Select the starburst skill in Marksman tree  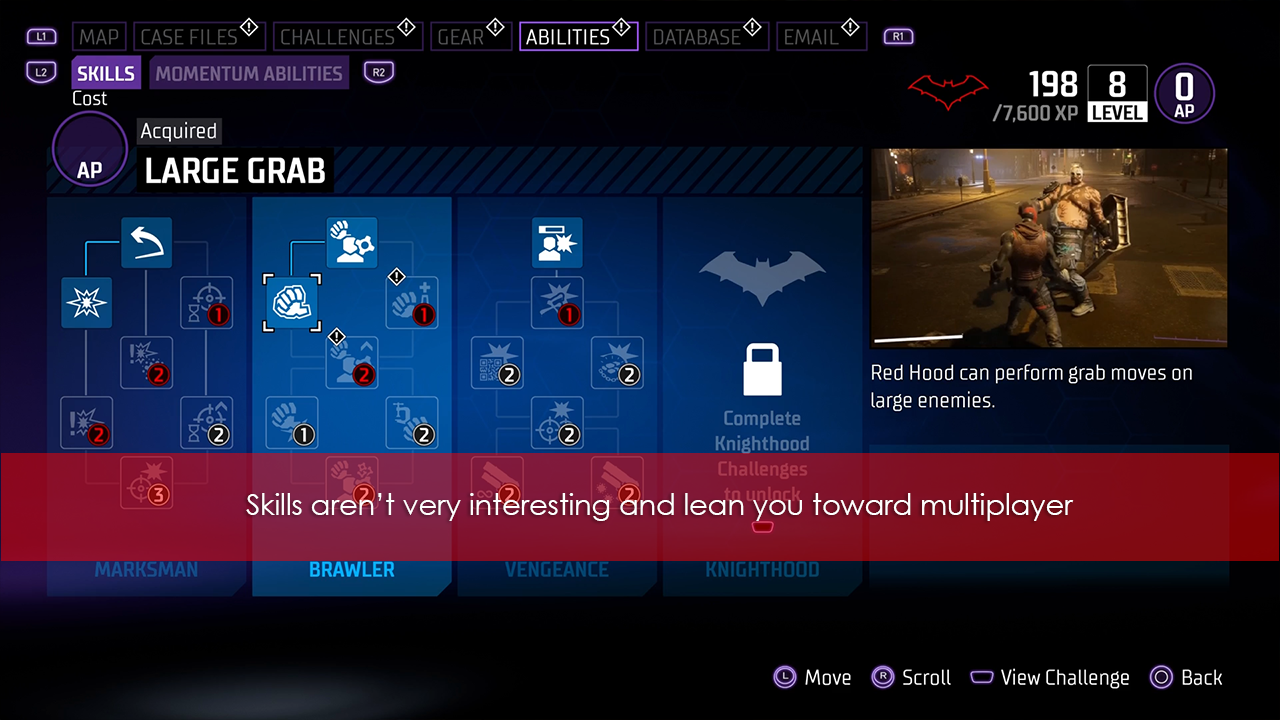pyautogui.click(x=86, y=303)
